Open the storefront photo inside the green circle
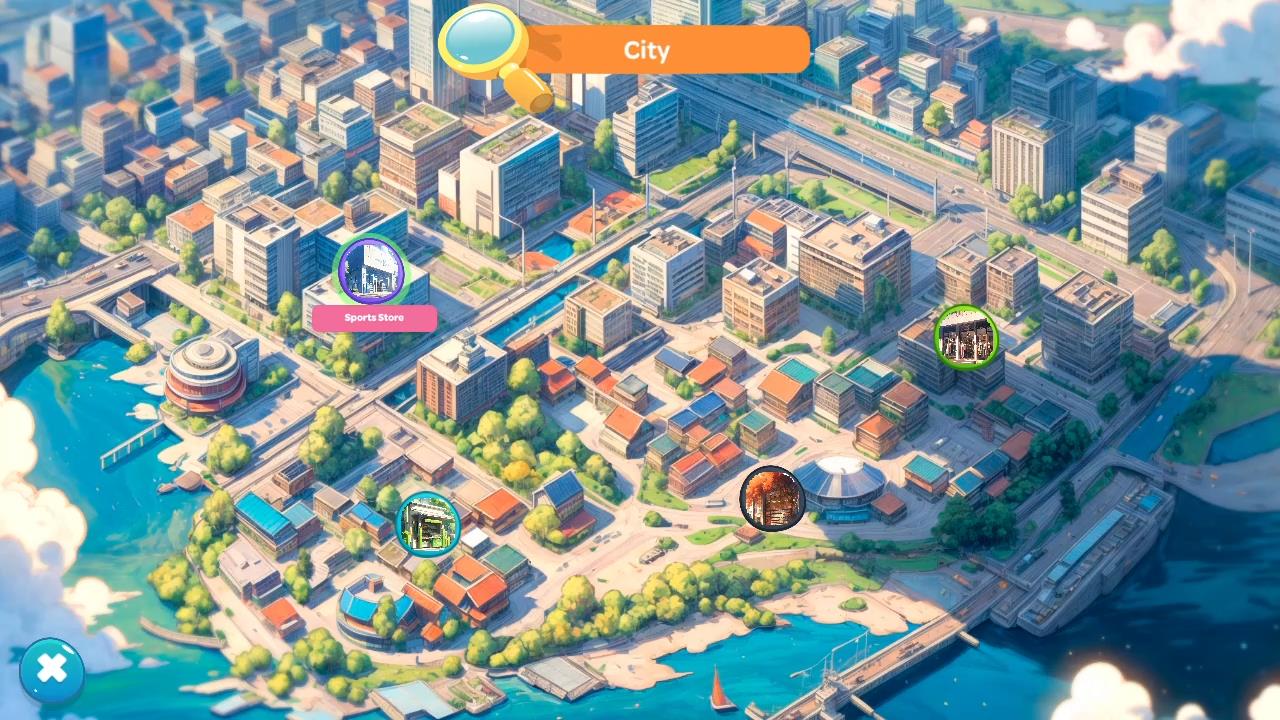1280x720 pixels. tap(965, 338)
